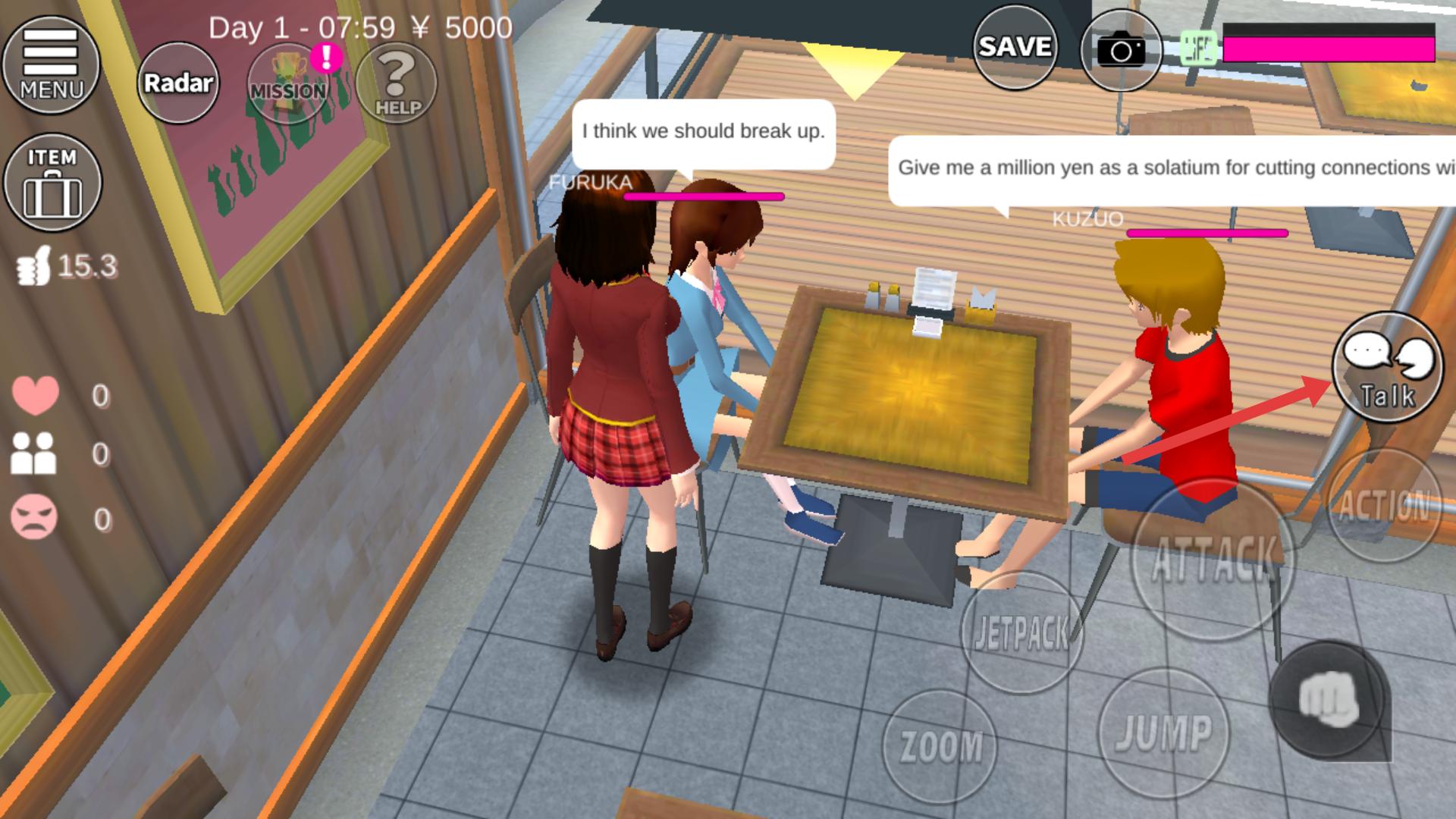
Task: Save the game with SAVE
Action: tap(1015, 47)
